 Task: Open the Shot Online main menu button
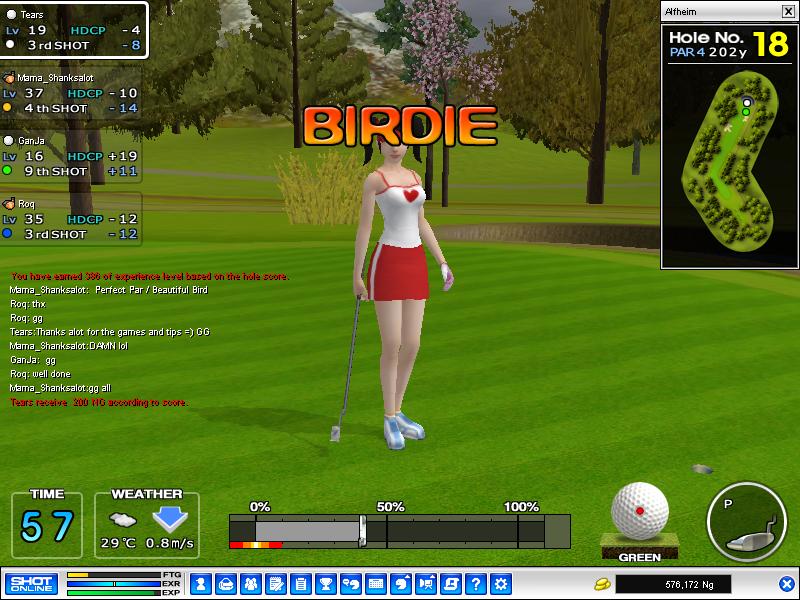tap(31, 583)
